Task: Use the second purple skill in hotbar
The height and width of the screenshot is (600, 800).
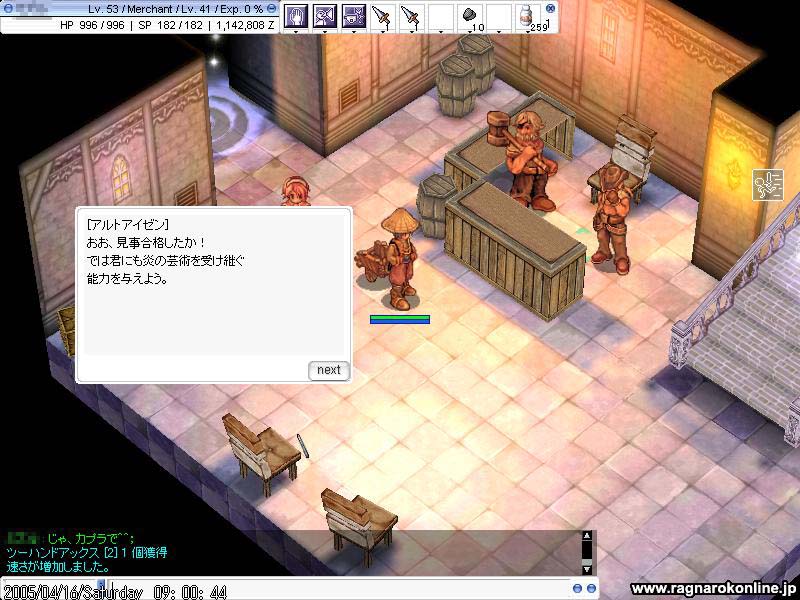Action: pos(324,16)
